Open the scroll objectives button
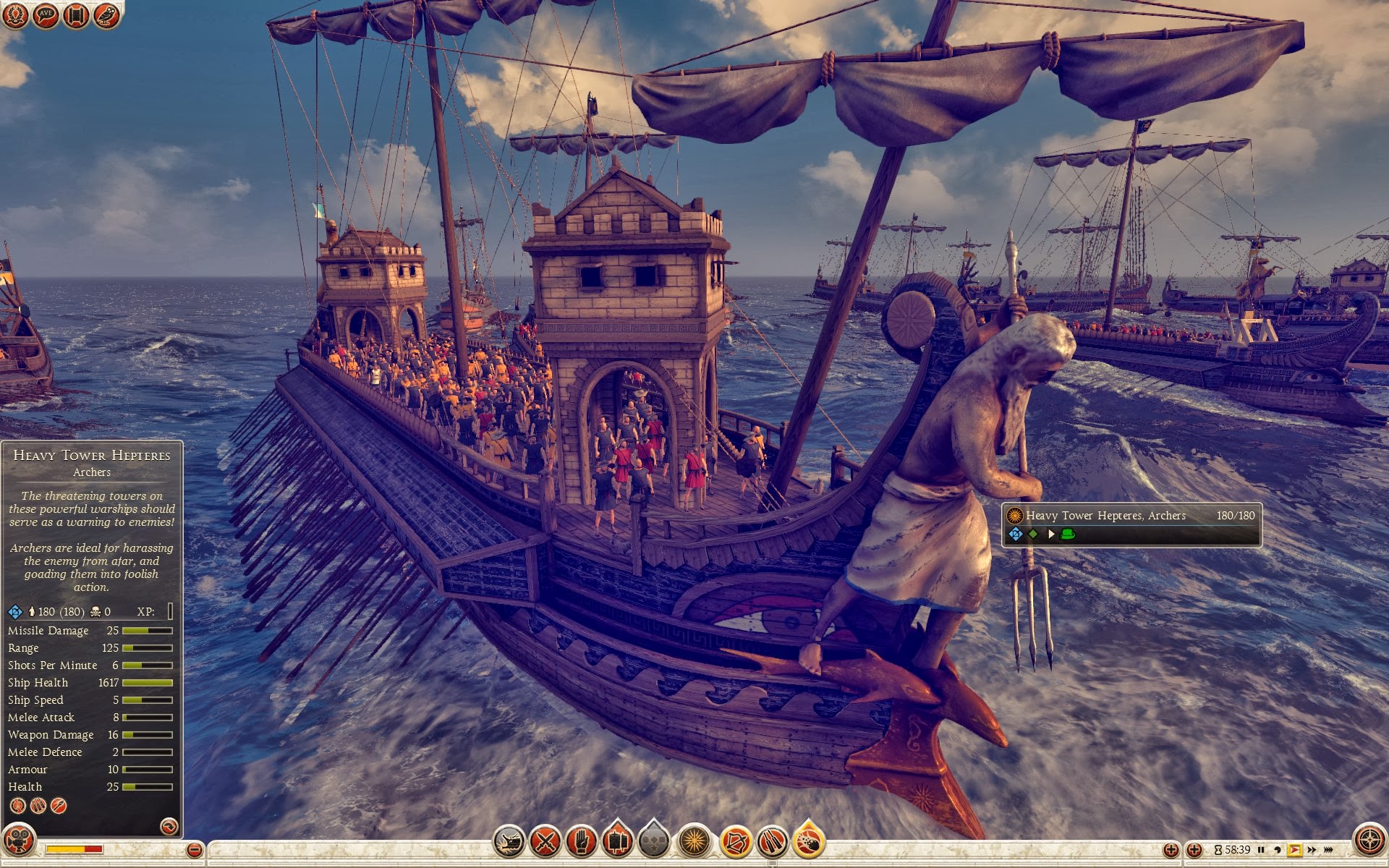This screenshot has height=868, width=1389. coord(76,15)
